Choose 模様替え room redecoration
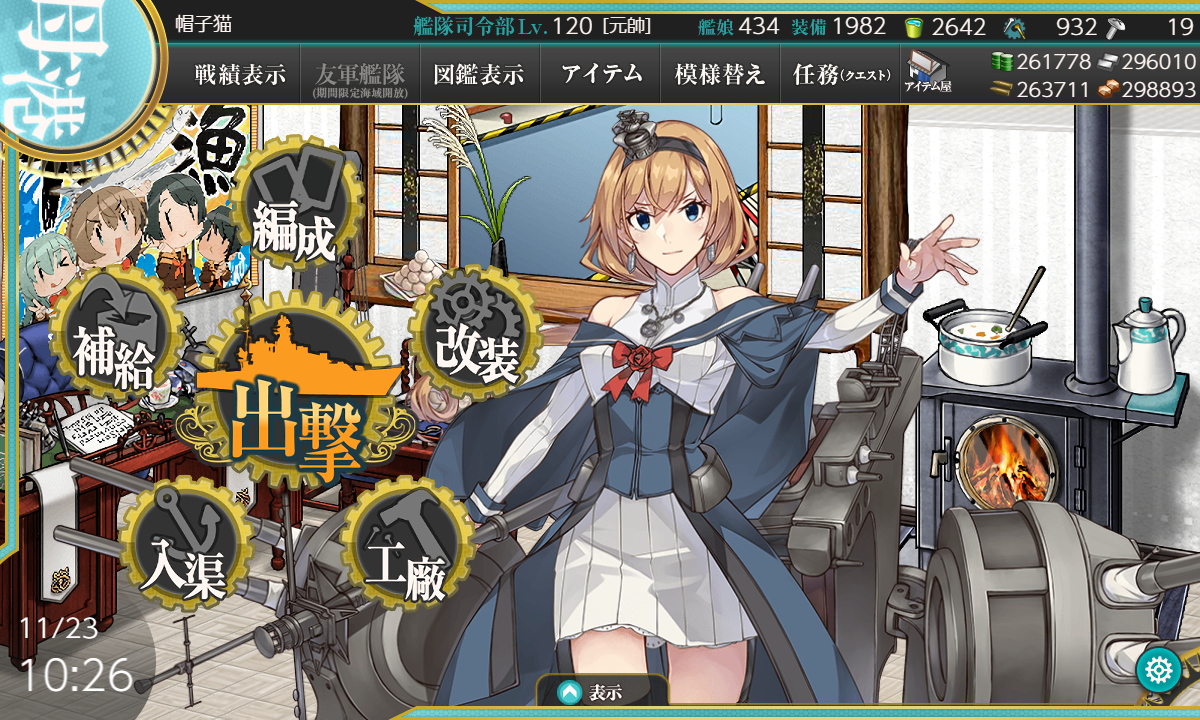Viewport: 1200px width, 720px height. (720, 74)
